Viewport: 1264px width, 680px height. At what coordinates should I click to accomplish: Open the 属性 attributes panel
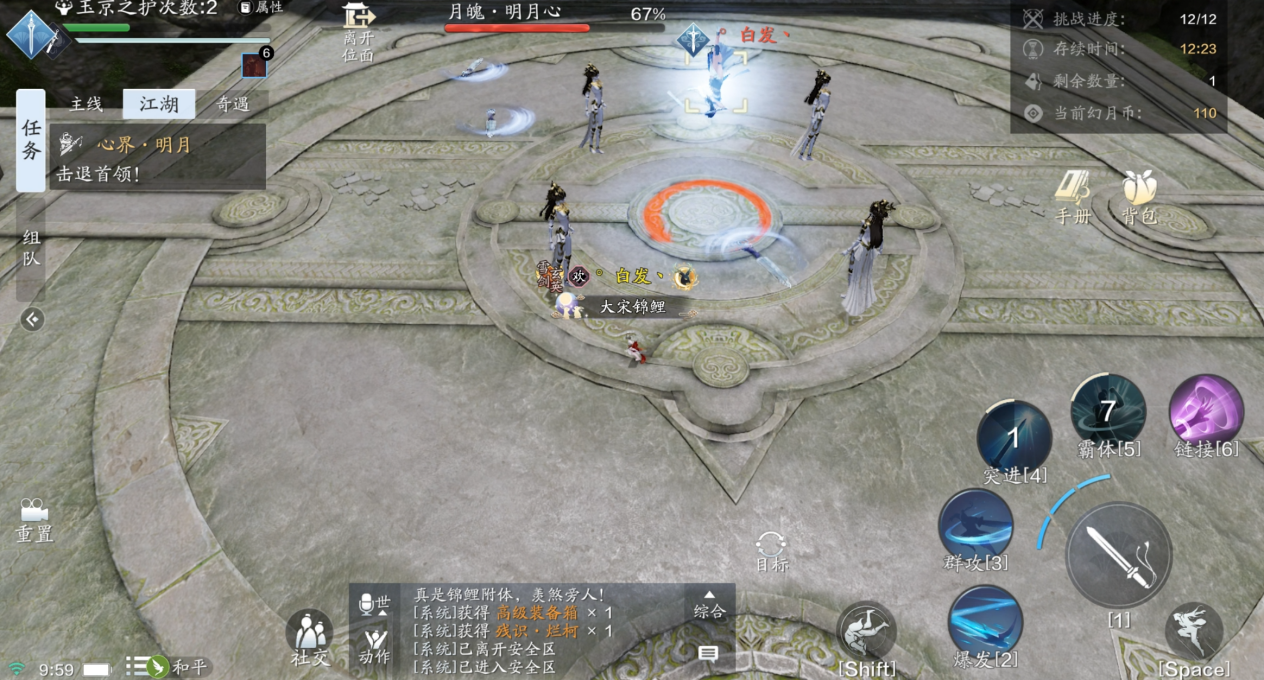[261, 8]
